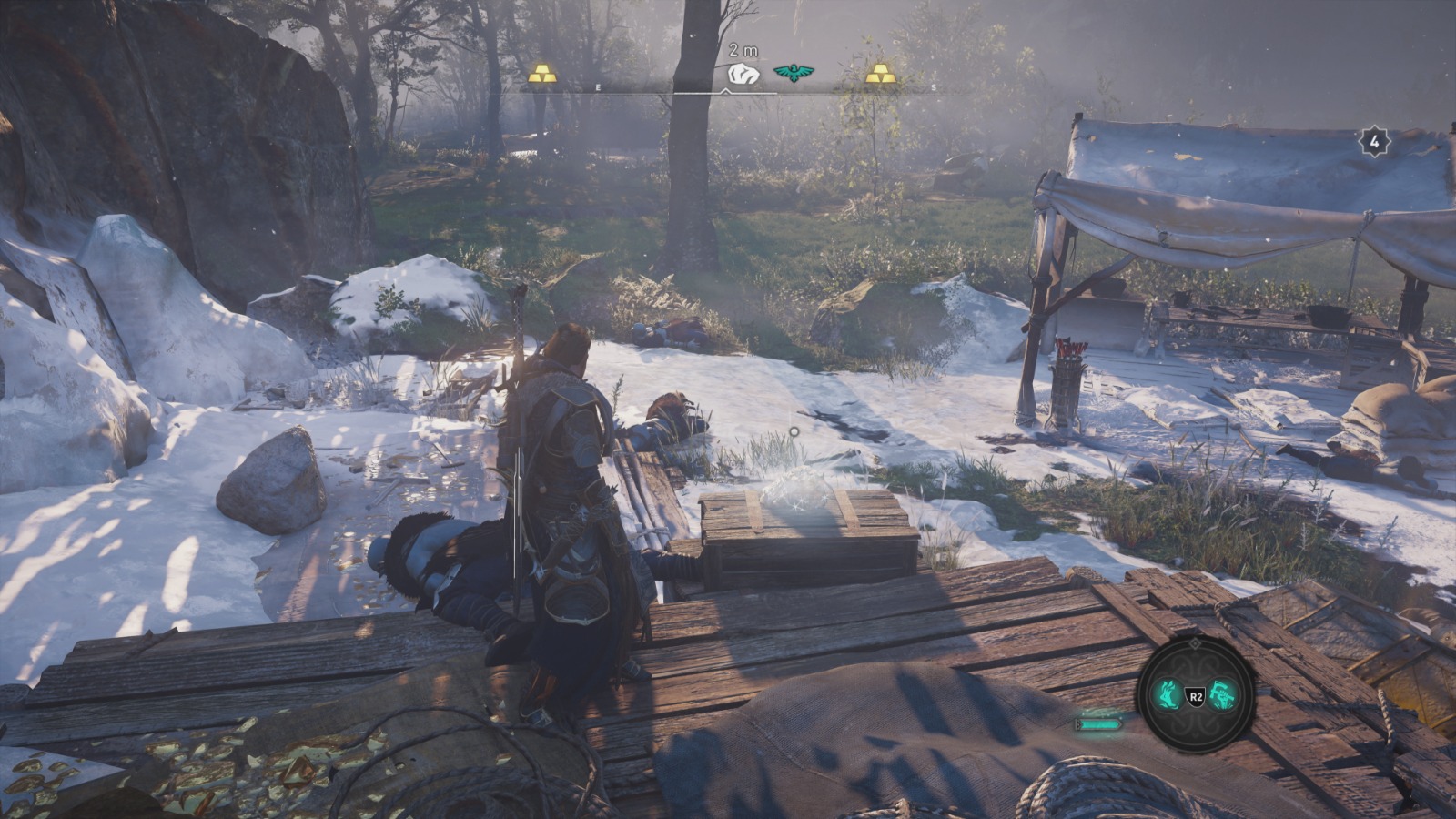Image resolution: width=1456 pixels, height=819 pixels.
Task: Expand the compass notch below the quest marker
Action: pos(725,91)
